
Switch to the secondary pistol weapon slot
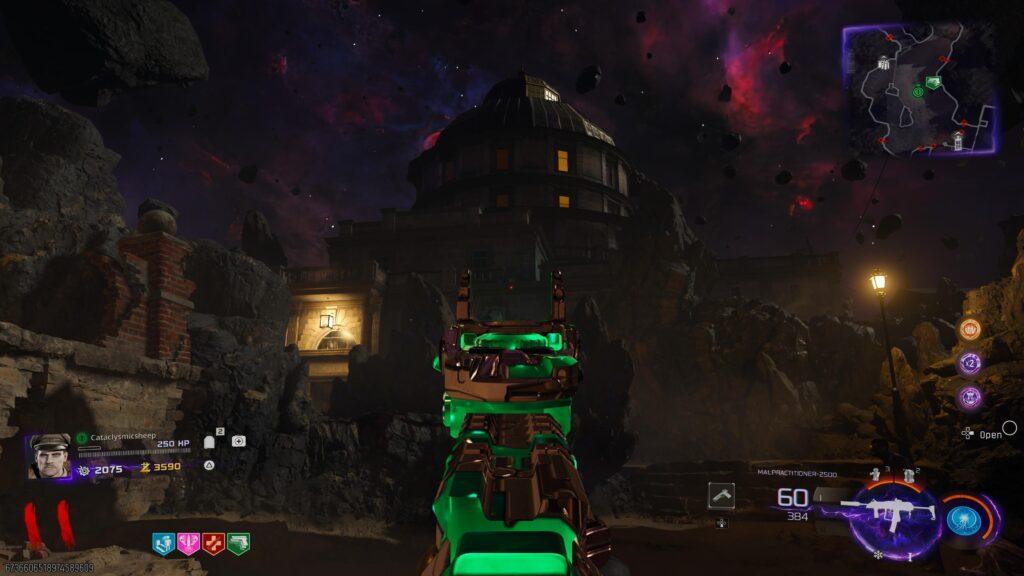[x=721, y=496]
